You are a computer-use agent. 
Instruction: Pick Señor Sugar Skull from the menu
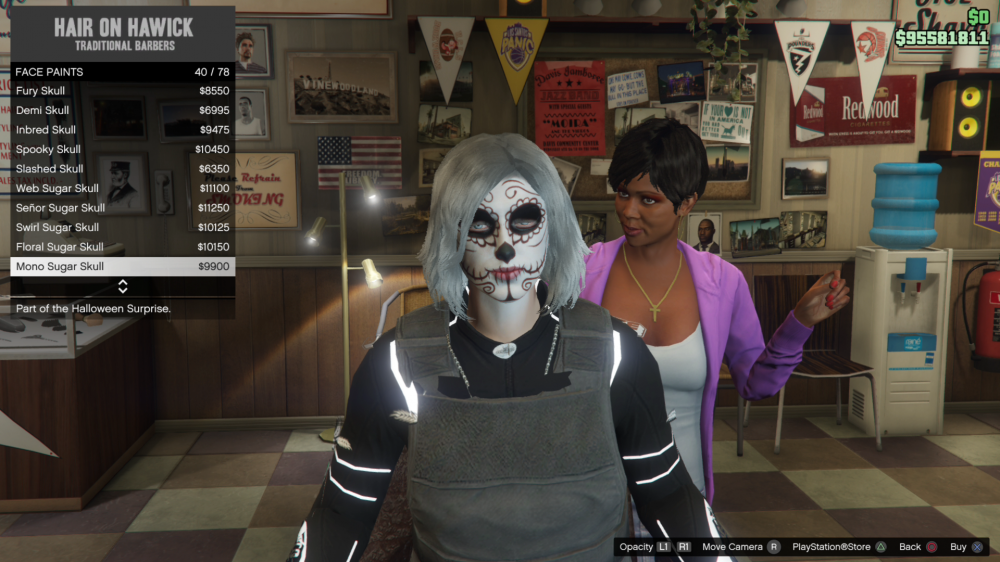click(x=122, y=208)
